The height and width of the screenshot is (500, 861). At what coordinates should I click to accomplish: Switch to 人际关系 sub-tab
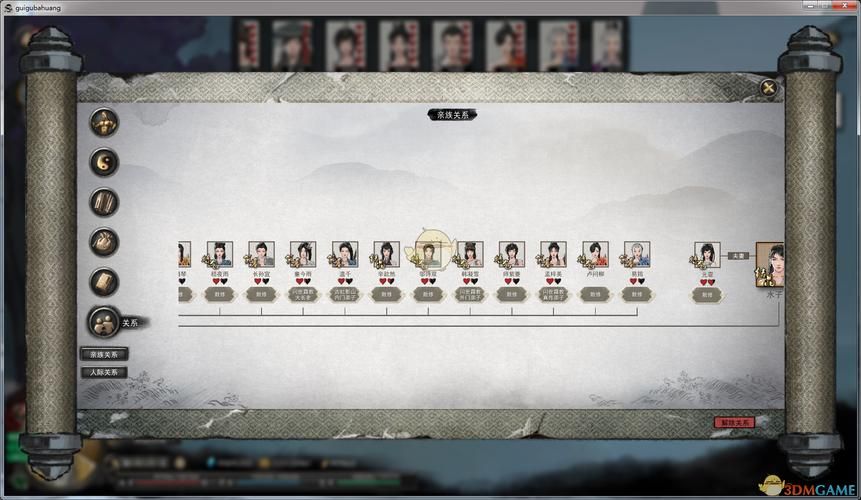coord(104,372)
